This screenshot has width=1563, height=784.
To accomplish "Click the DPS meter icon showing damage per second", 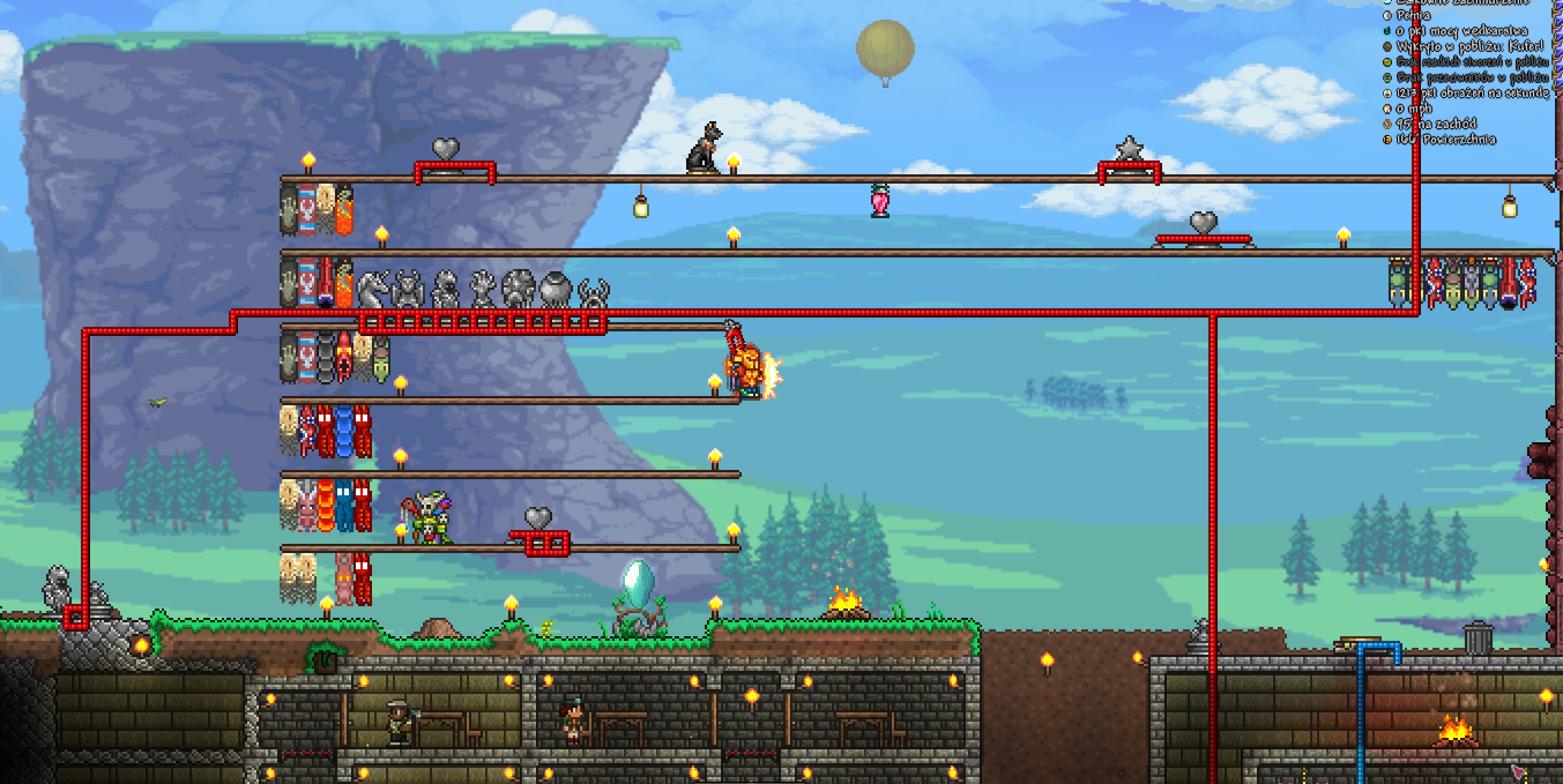I will (x=1387, y=94).
